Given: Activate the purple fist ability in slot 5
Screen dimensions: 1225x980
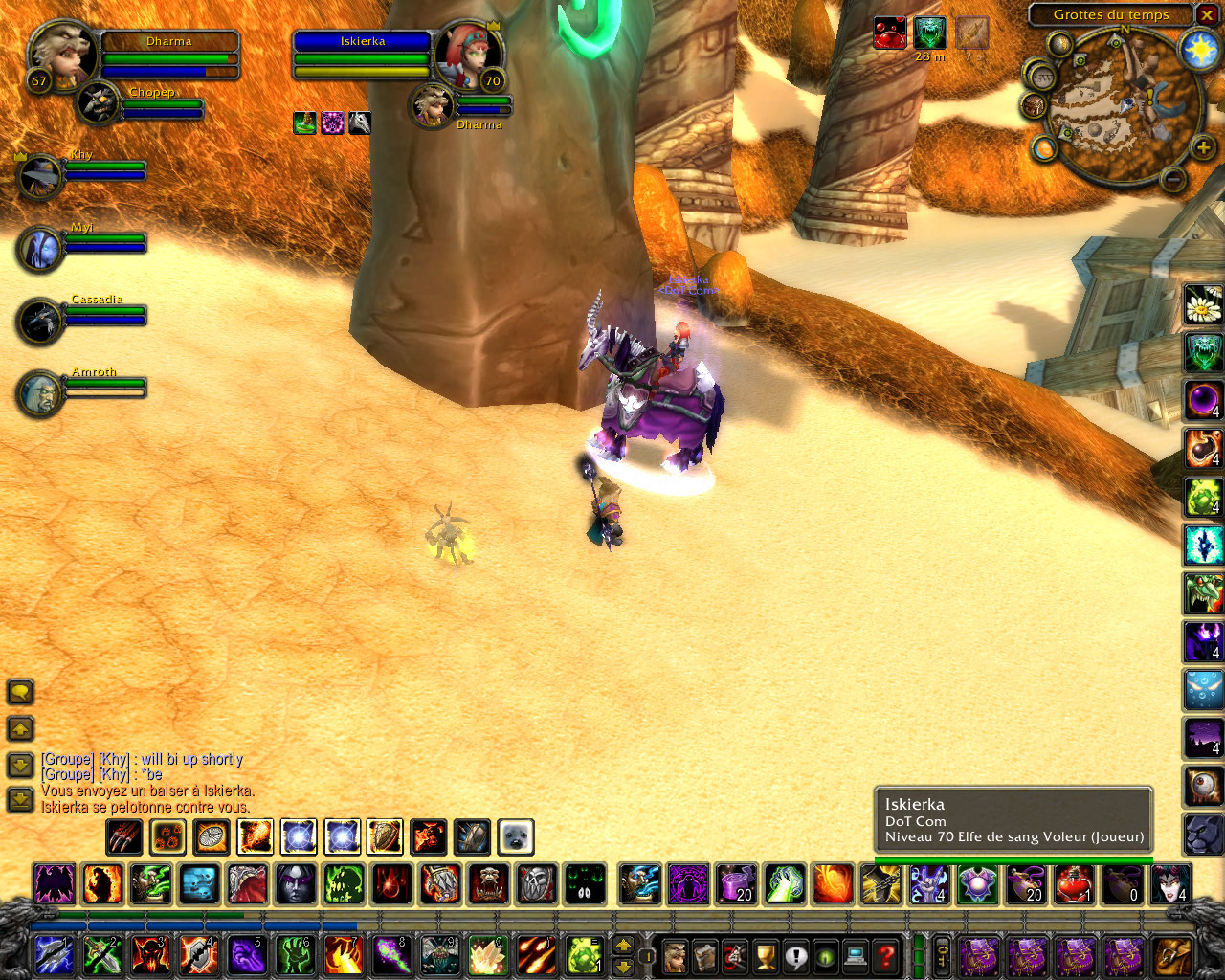Looking at the screenshot, I should (x=247, y=955).
